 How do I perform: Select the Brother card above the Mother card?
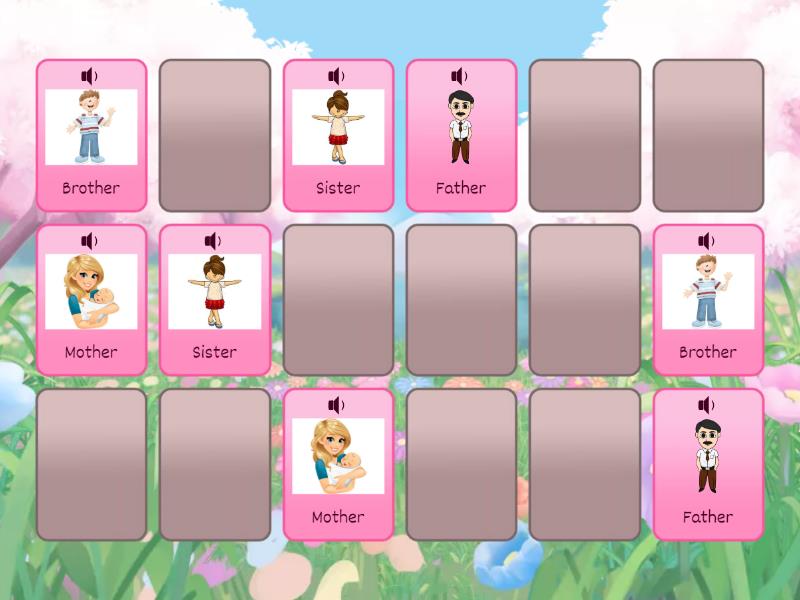(91, 135)
